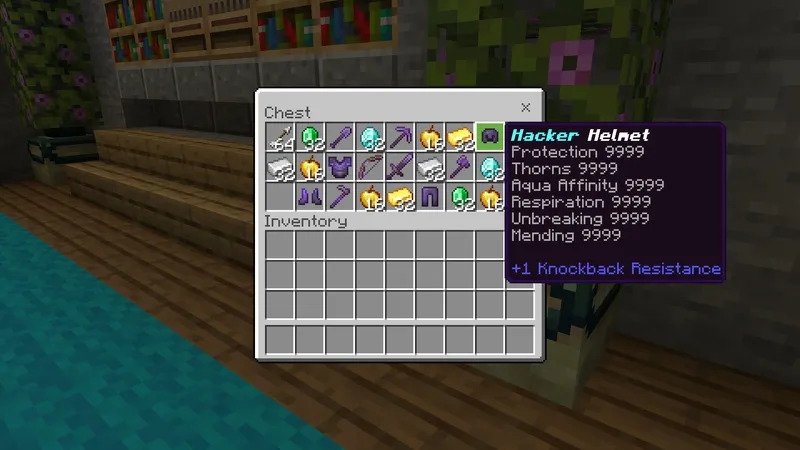Select the netherite shovel in the chest
800x450 pixels.
(x=341, y=136)
